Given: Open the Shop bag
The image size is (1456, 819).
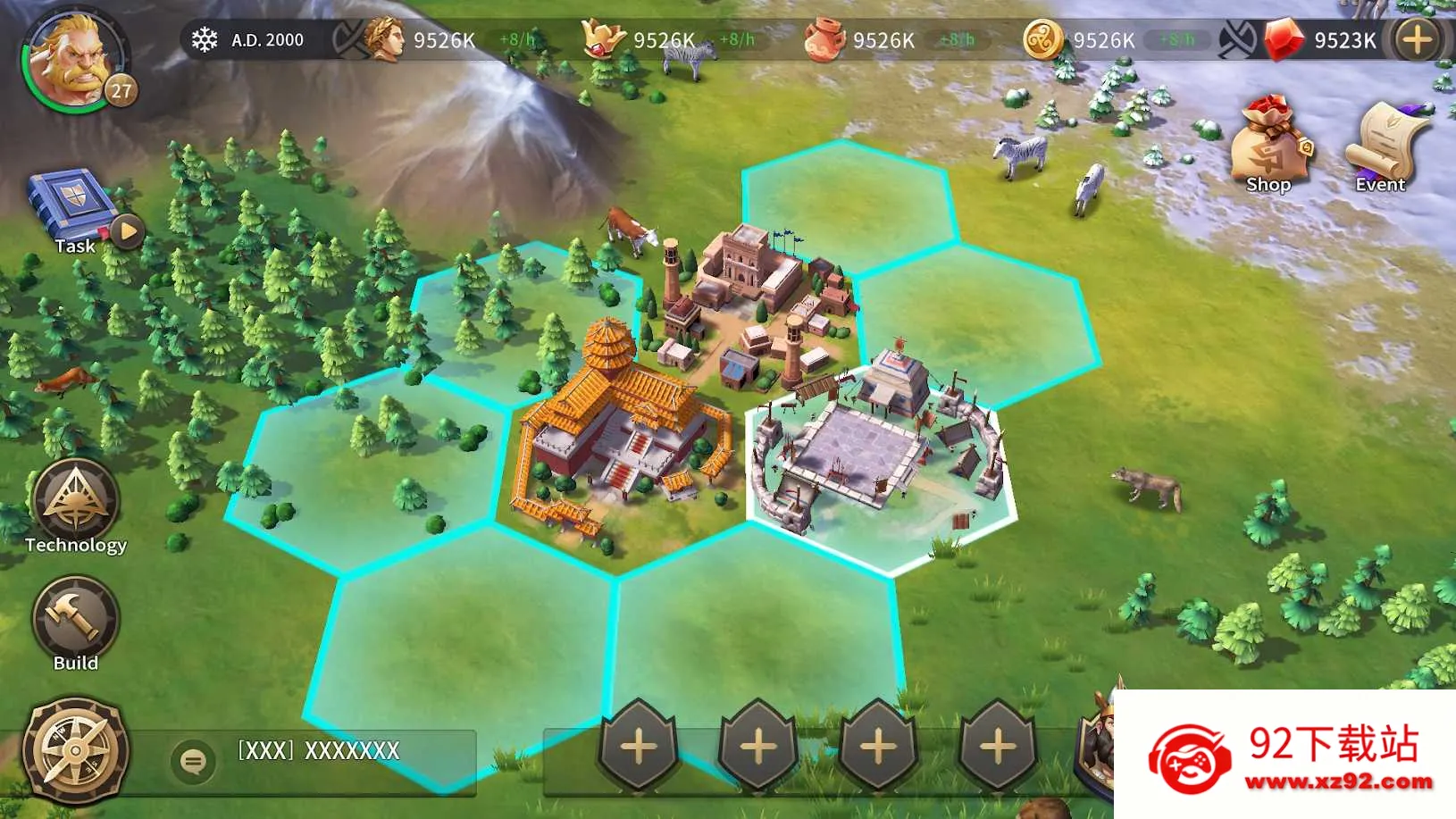Looking at the screenshot, I should click(1268, 143).
